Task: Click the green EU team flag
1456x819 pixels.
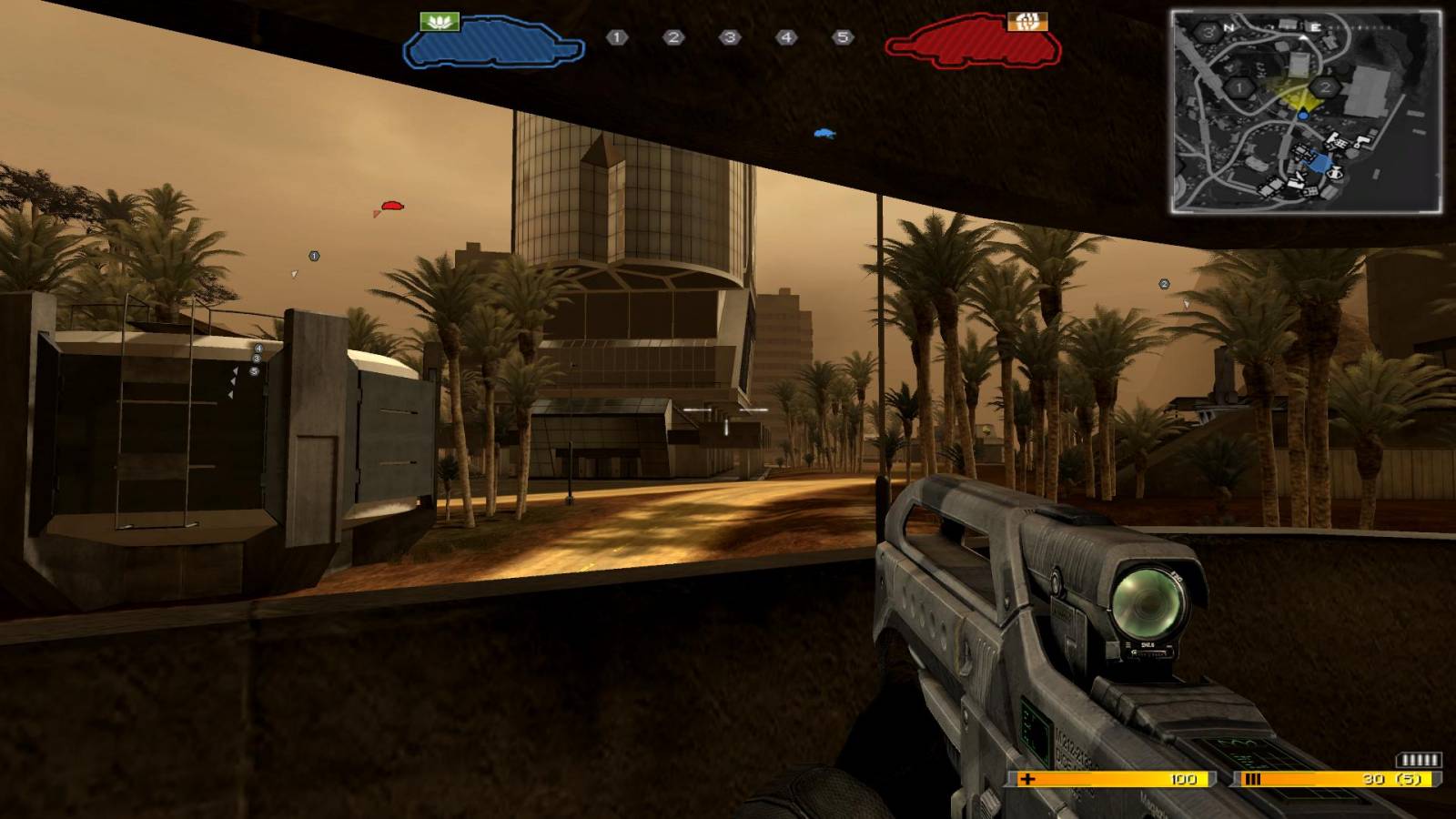Action: click(x=440, y=20)
